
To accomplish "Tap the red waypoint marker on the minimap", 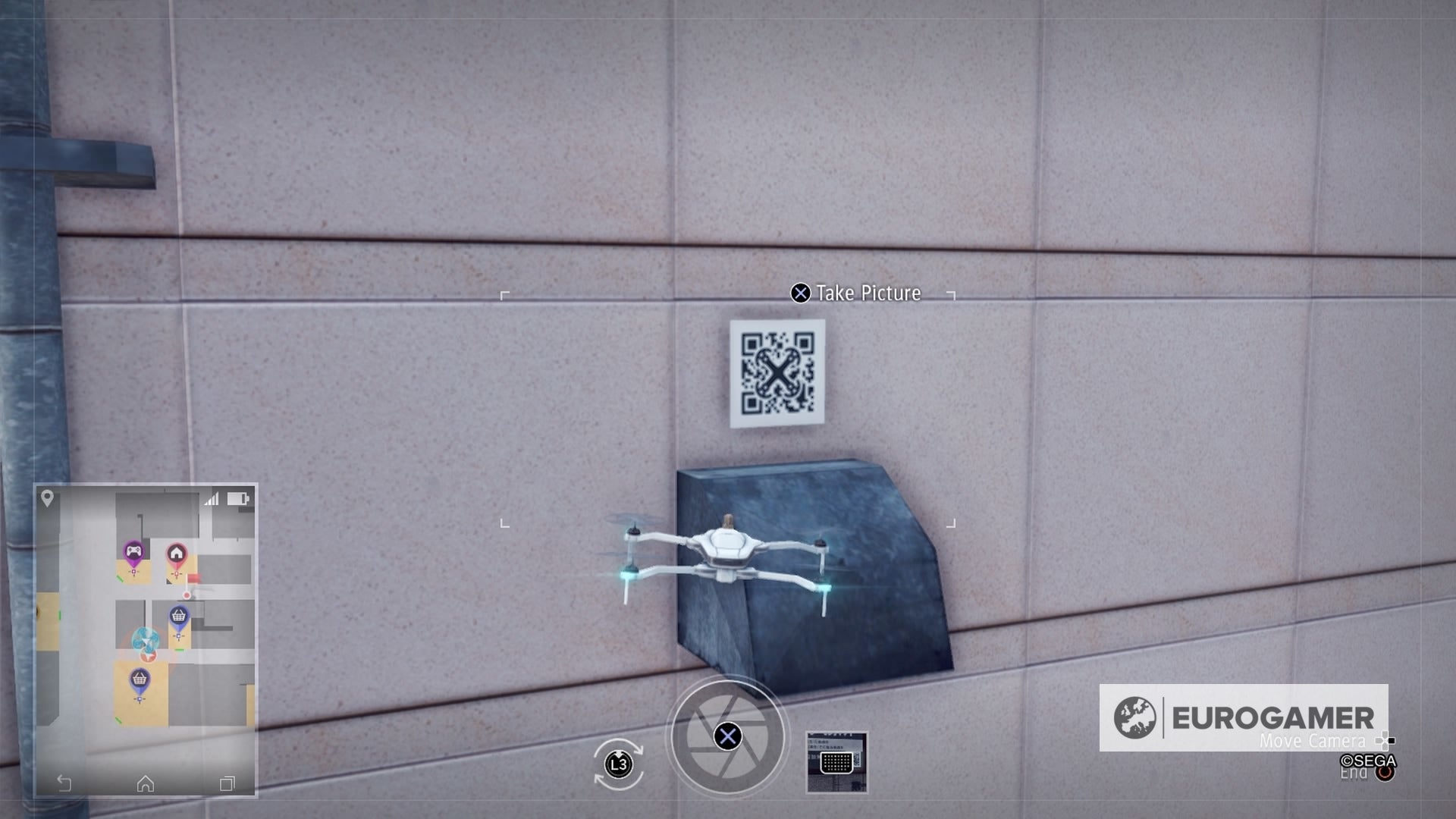I will pos(187,595).
